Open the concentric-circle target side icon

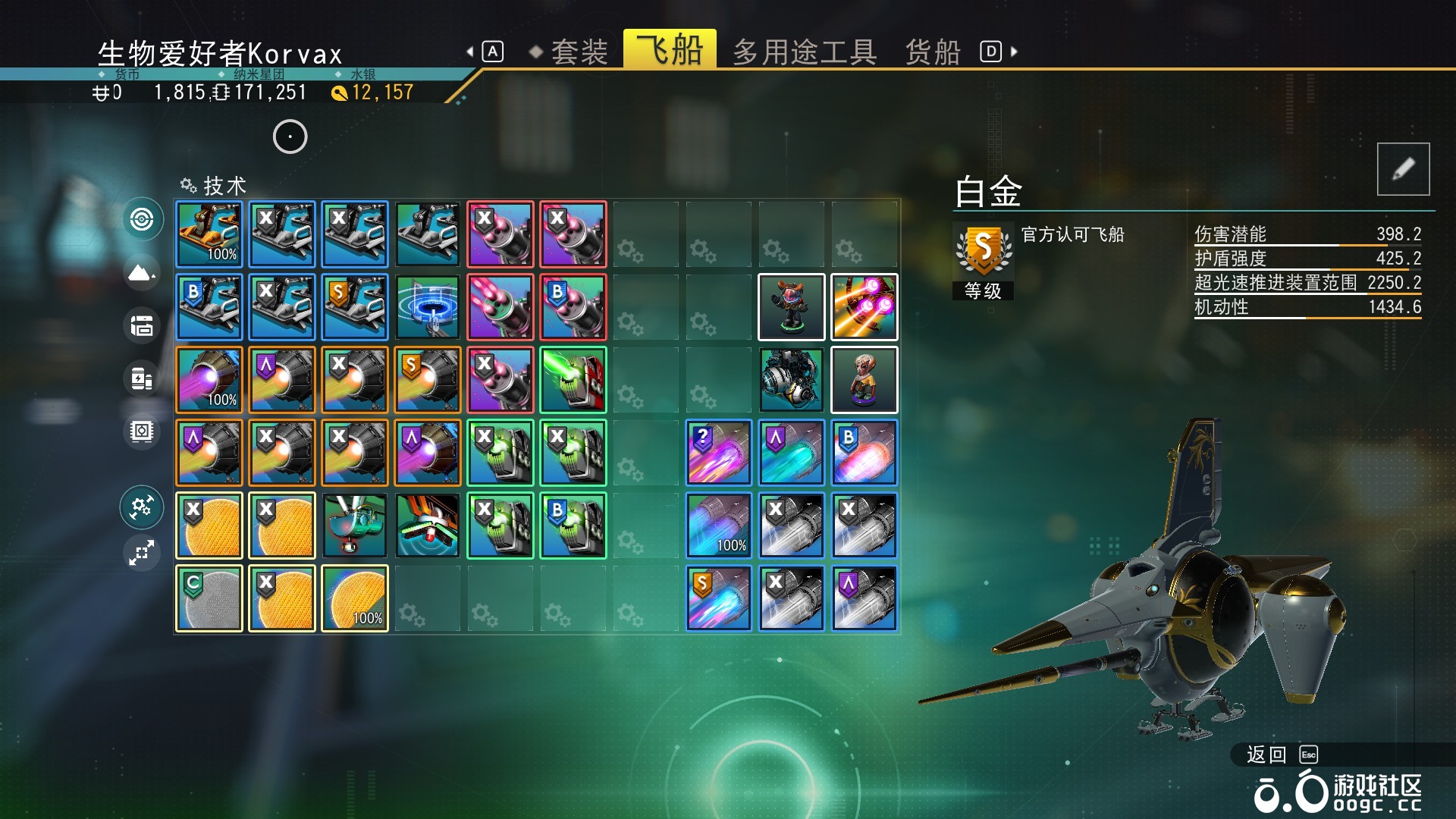pyautogui.click(x=142, y=220)
